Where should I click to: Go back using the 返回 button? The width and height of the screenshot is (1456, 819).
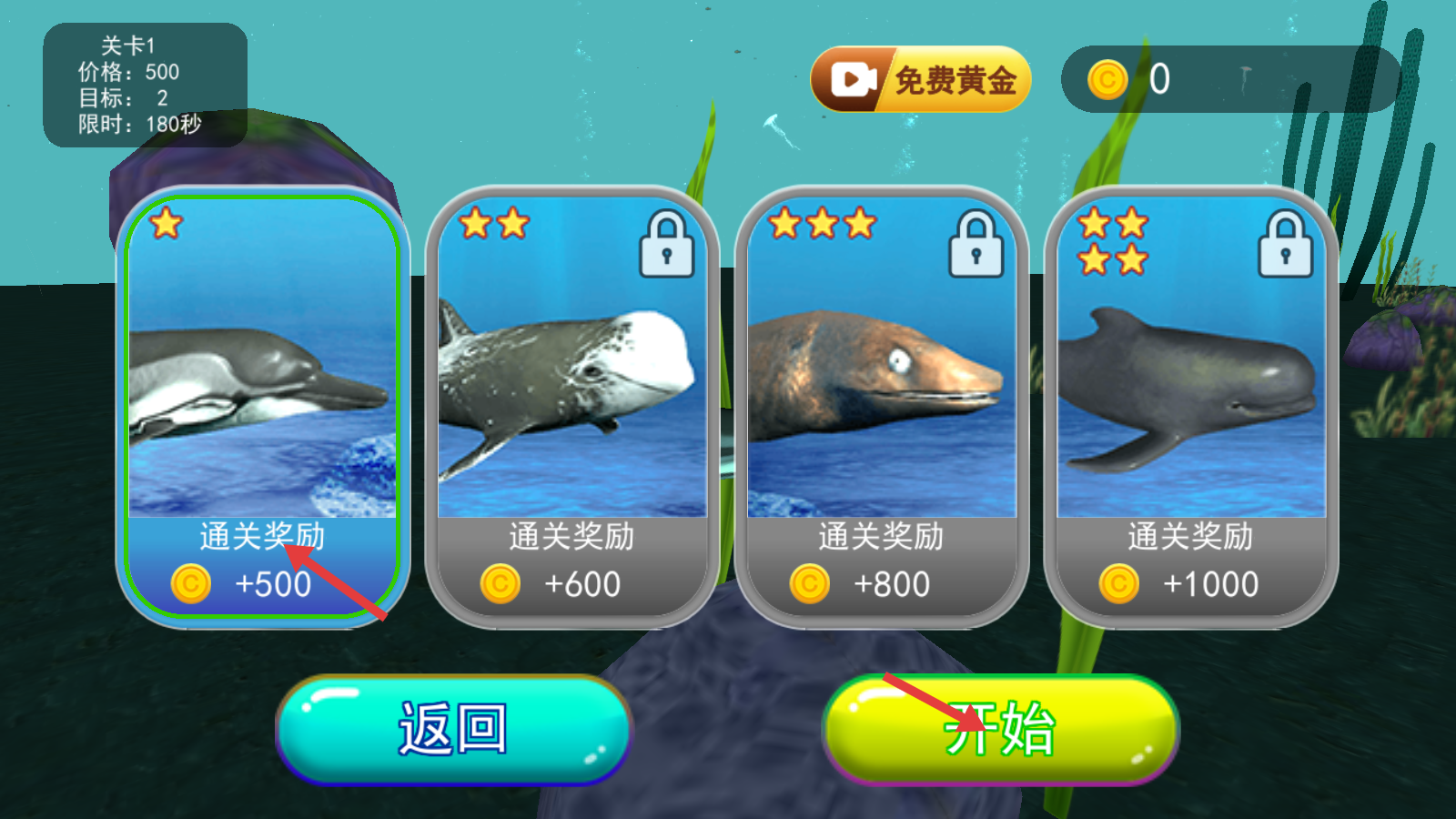point(453,729)
